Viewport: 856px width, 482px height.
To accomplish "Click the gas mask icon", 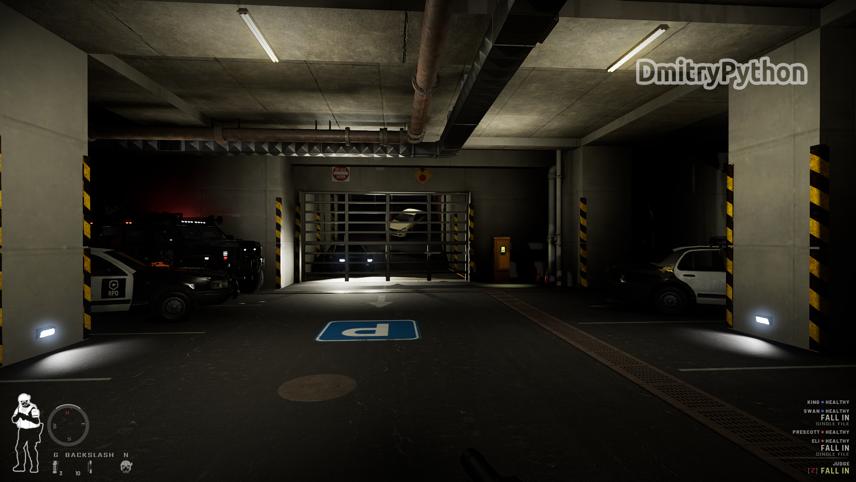I will tap(126, 467).
